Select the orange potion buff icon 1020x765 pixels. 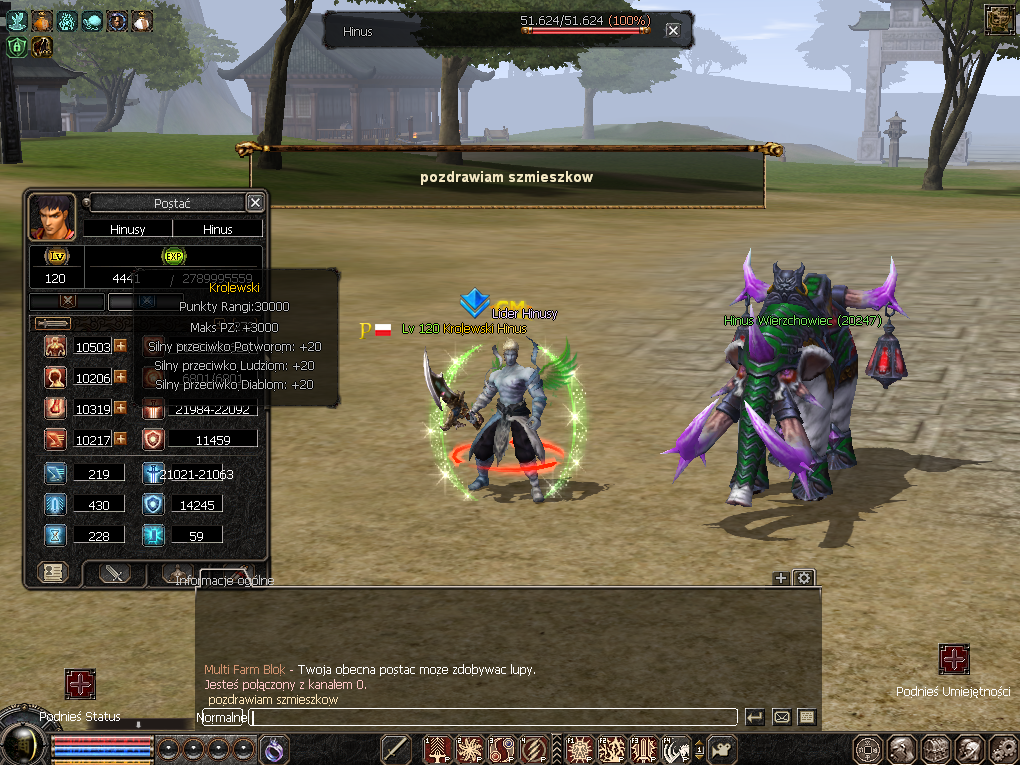pos(42,20)
